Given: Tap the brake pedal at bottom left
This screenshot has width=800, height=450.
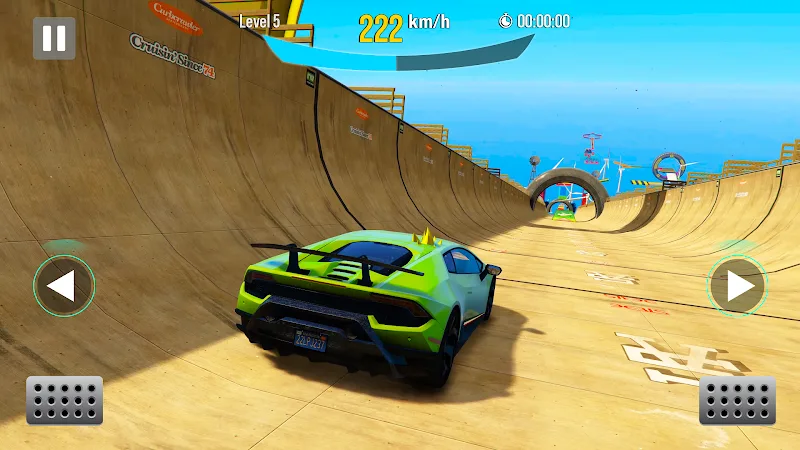Looking at the screenshot, I should point(65,400).
